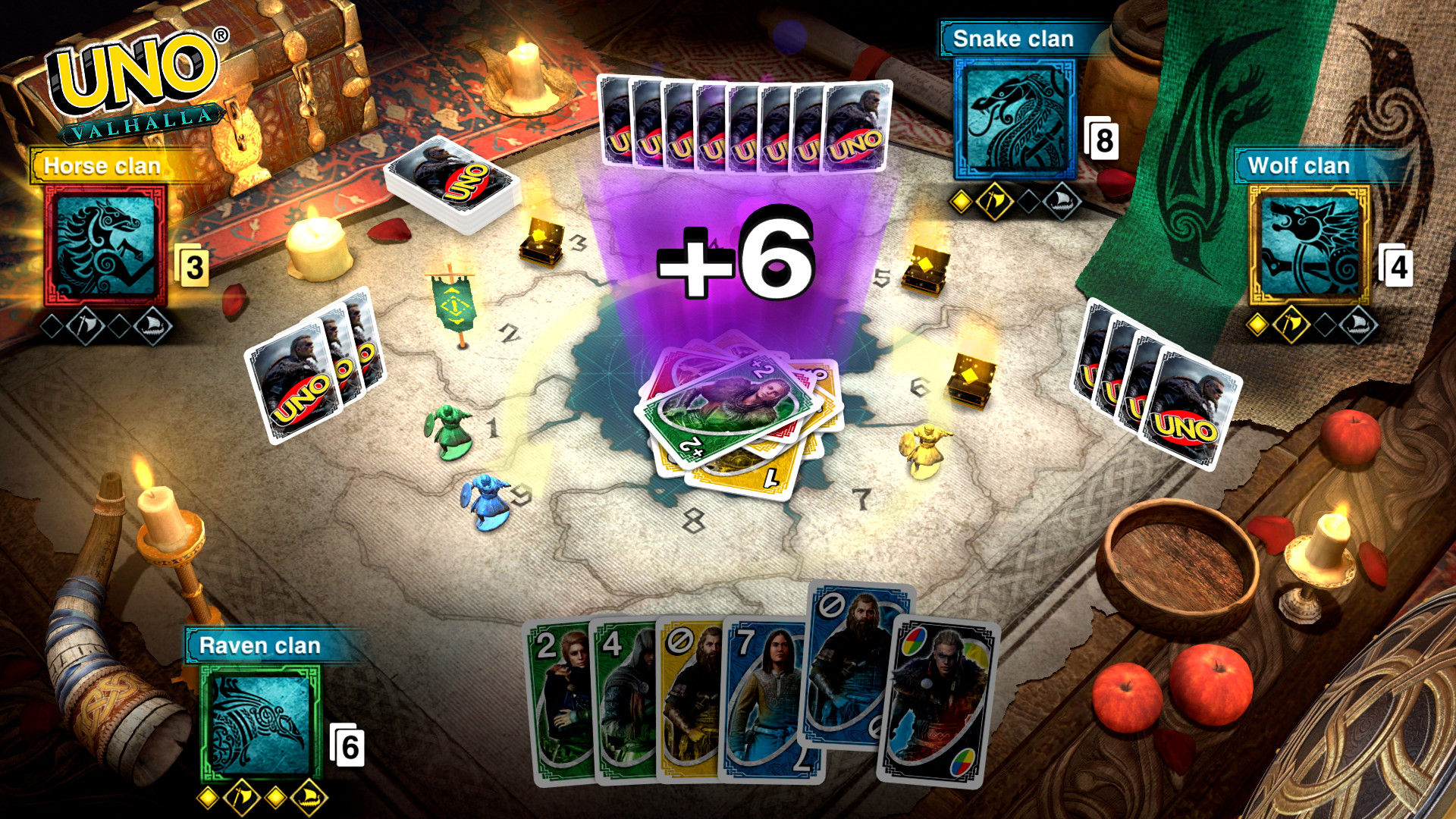
Task: Toggle the gold diamond badge under Snake clan
Action: click(x=961, y=202)
